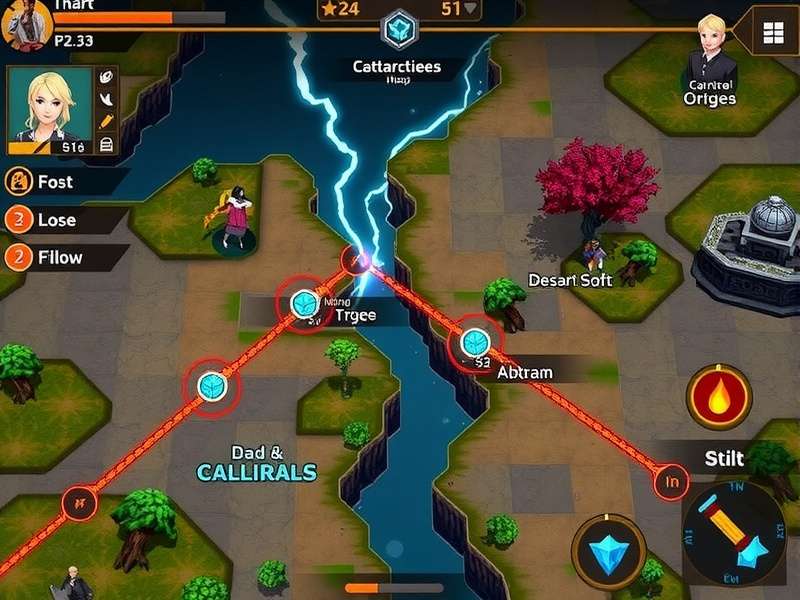Select the Fllow entry
This screenshot has height=600, width=800.
59,257
